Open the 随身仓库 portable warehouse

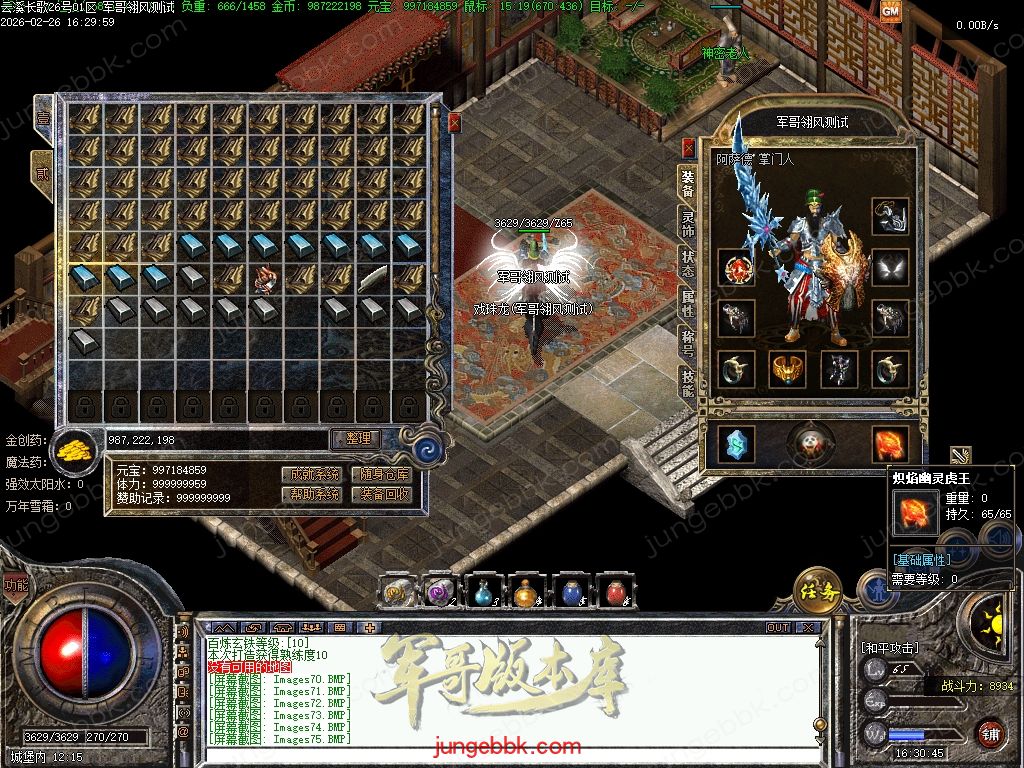[385, 474]
